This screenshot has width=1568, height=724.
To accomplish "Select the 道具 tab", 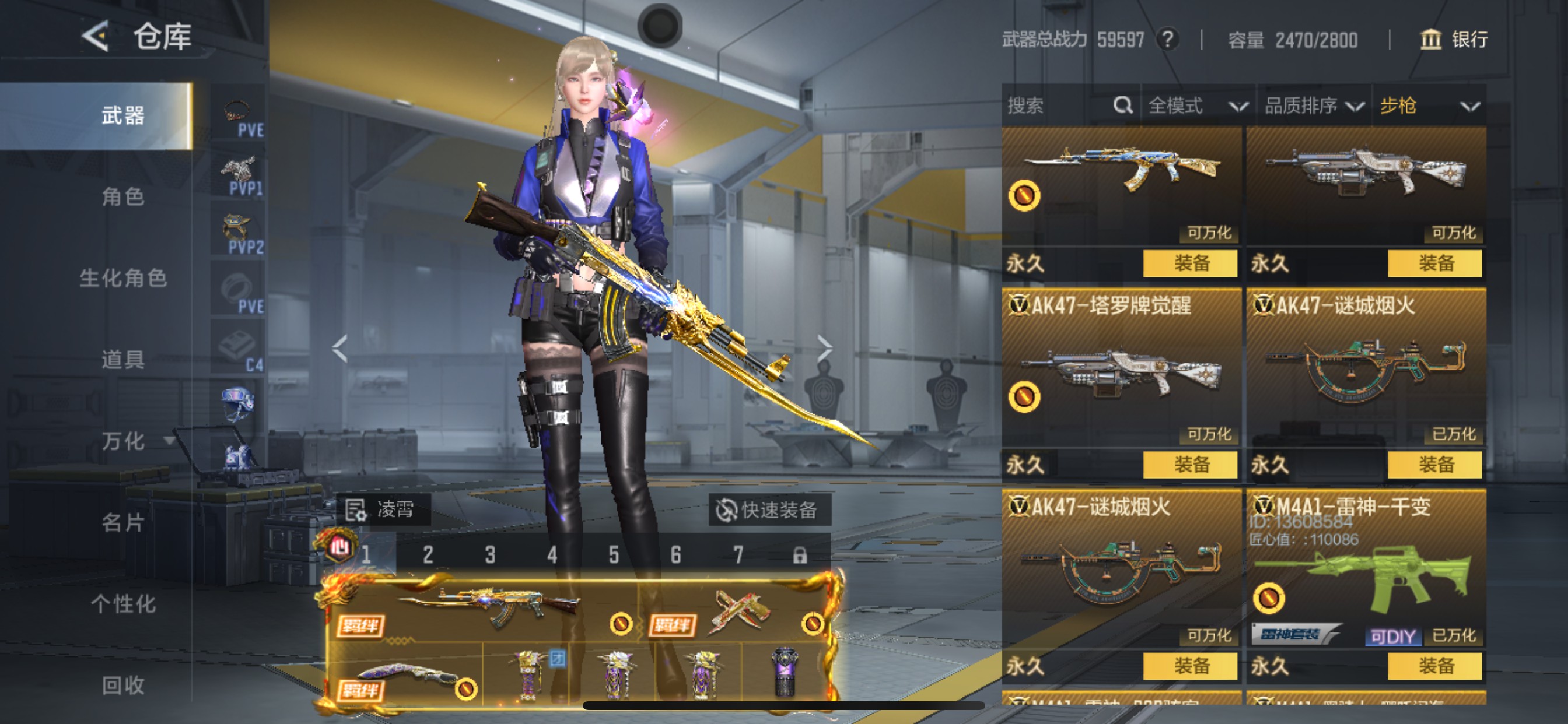I will [x=123, y=360].
